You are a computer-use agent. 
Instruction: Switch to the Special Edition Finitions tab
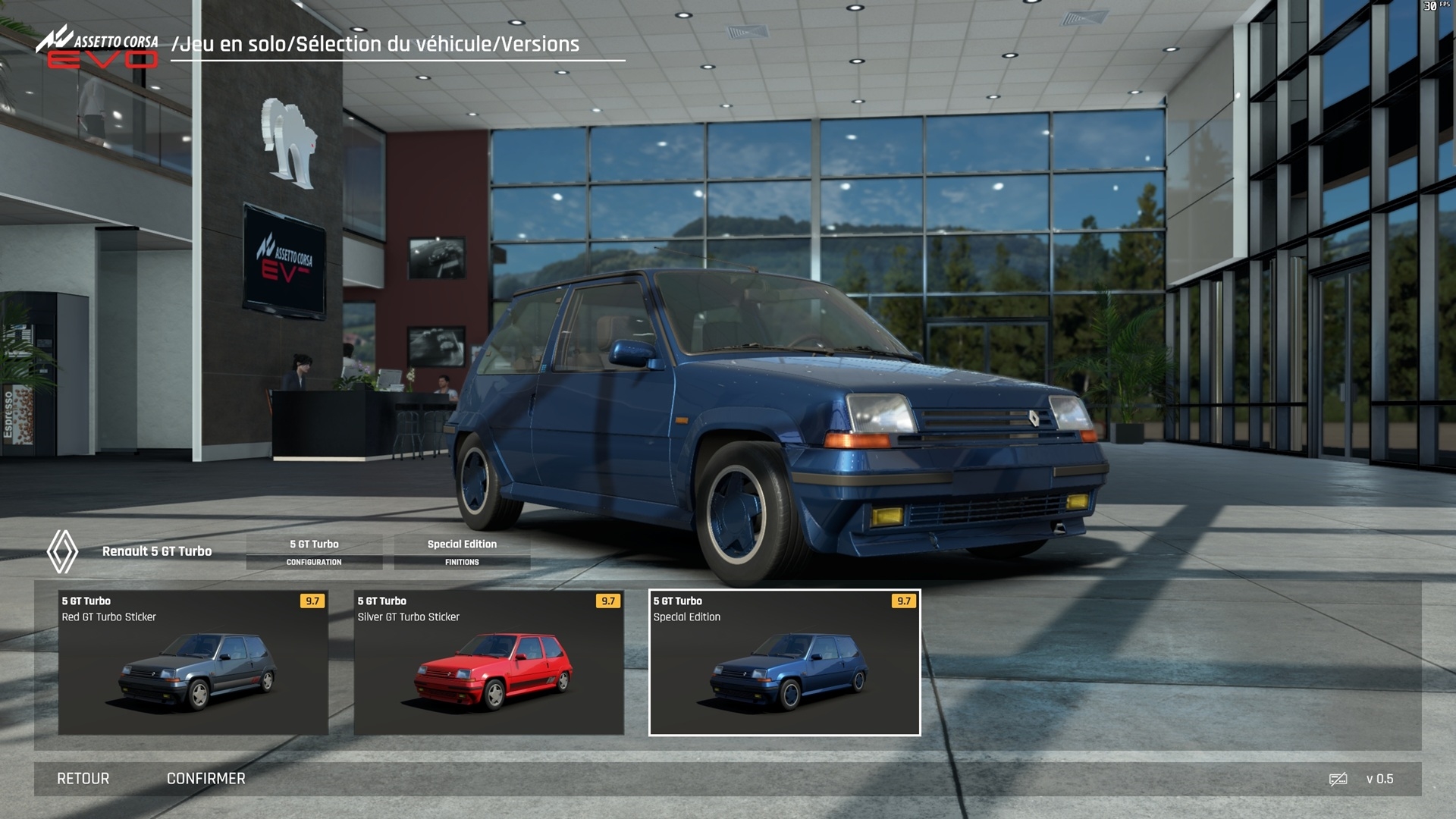pos(462,551)
